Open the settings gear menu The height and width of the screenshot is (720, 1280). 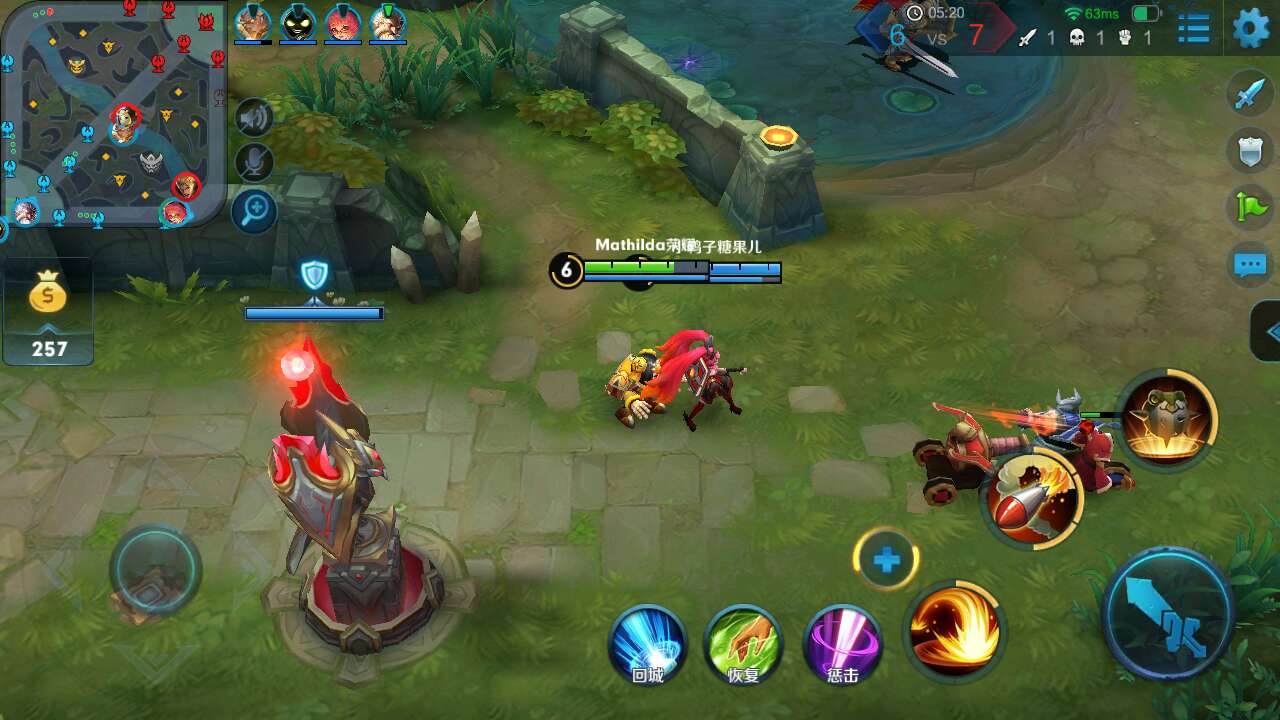pyautogui.click(x=1250, y=28)
